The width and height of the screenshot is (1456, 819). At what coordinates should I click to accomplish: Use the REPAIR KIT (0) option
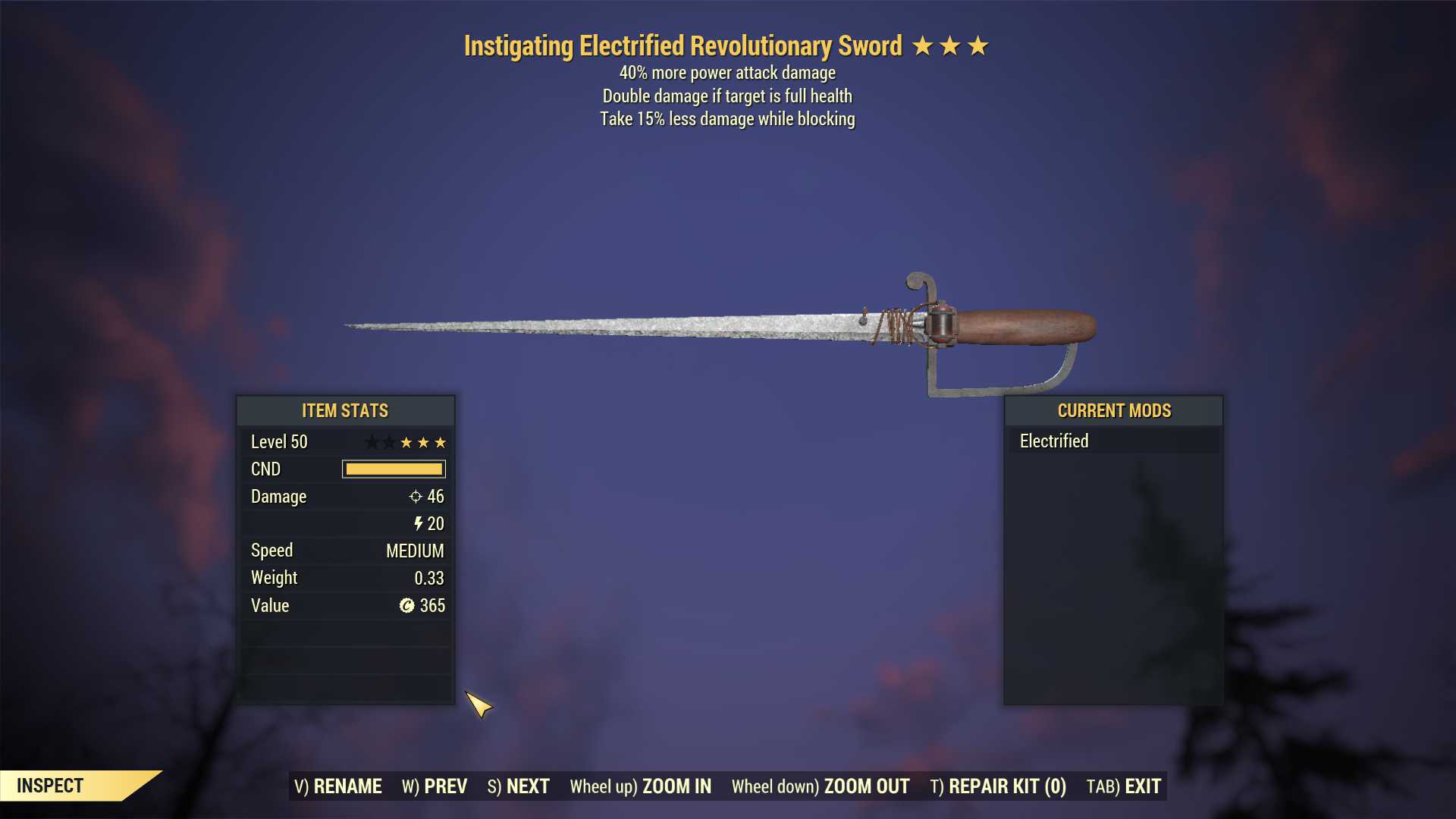997,786
